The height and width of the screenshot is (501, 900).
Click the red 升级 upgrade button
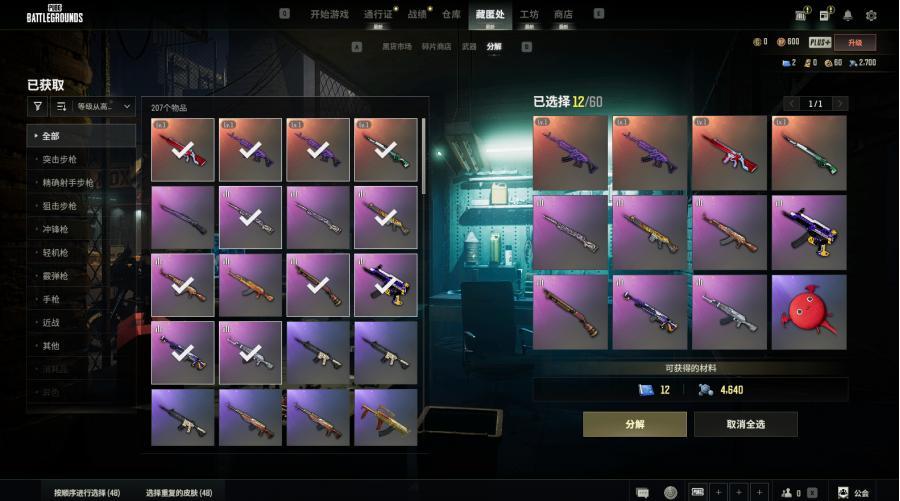tap(854, 42)
